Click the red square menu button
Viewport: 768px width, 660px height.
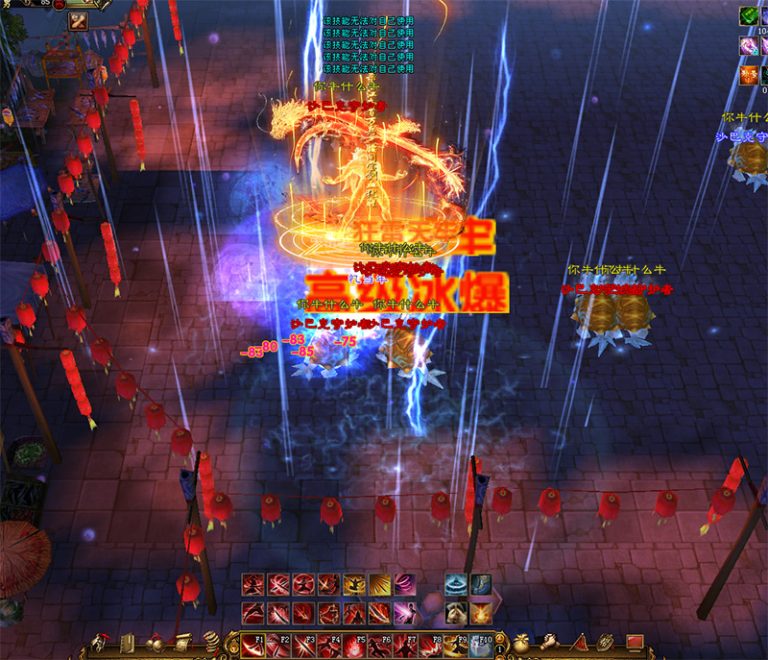click(634, 643)
